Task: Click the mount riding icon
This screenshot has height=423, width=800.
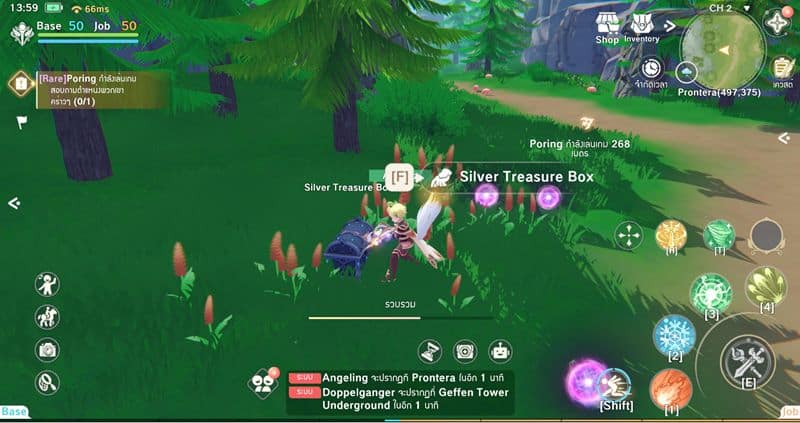Action: point(47,317)
